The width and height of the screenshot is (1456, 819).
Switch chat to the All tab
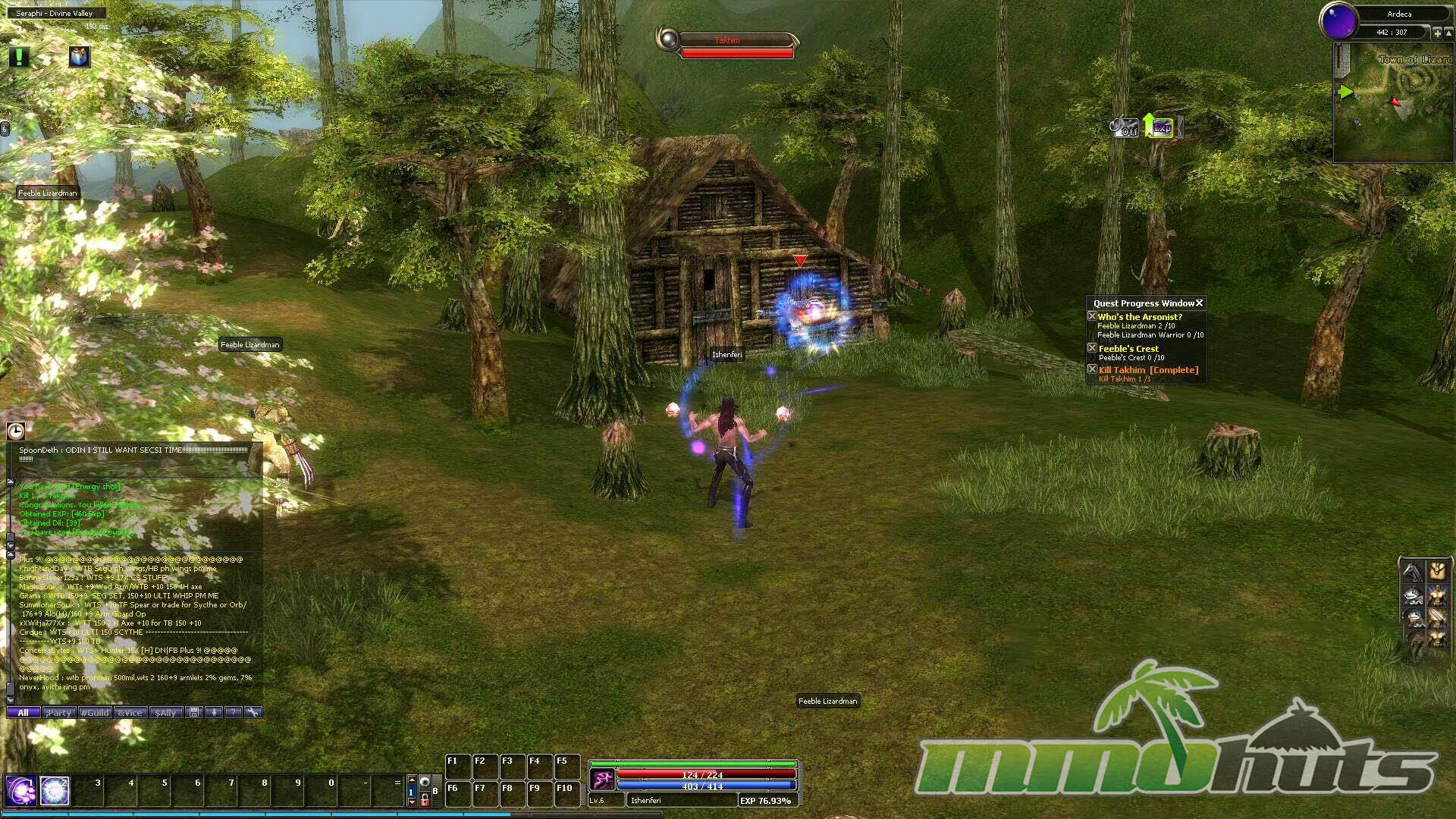23,713
